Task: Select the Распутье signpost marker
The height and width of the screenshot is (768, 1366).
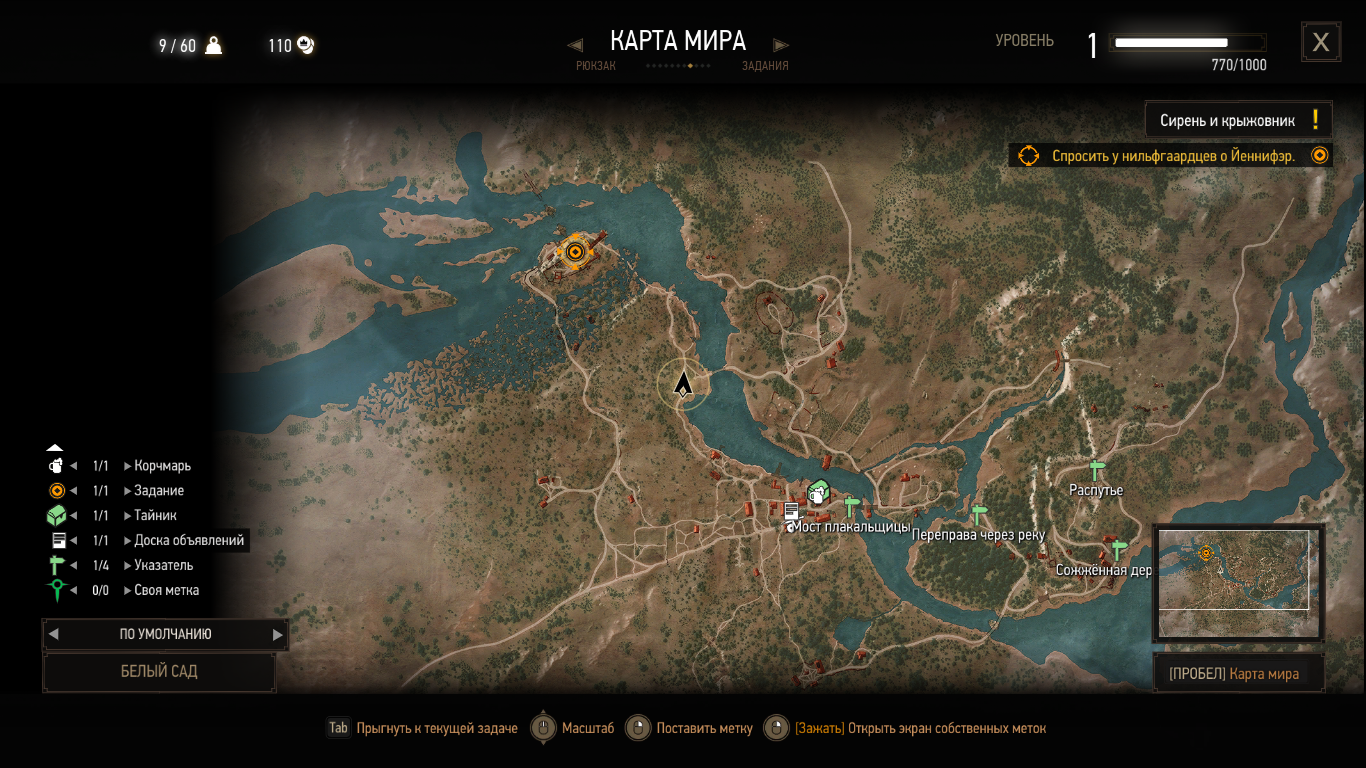Action: click(x=1097, y=470)
